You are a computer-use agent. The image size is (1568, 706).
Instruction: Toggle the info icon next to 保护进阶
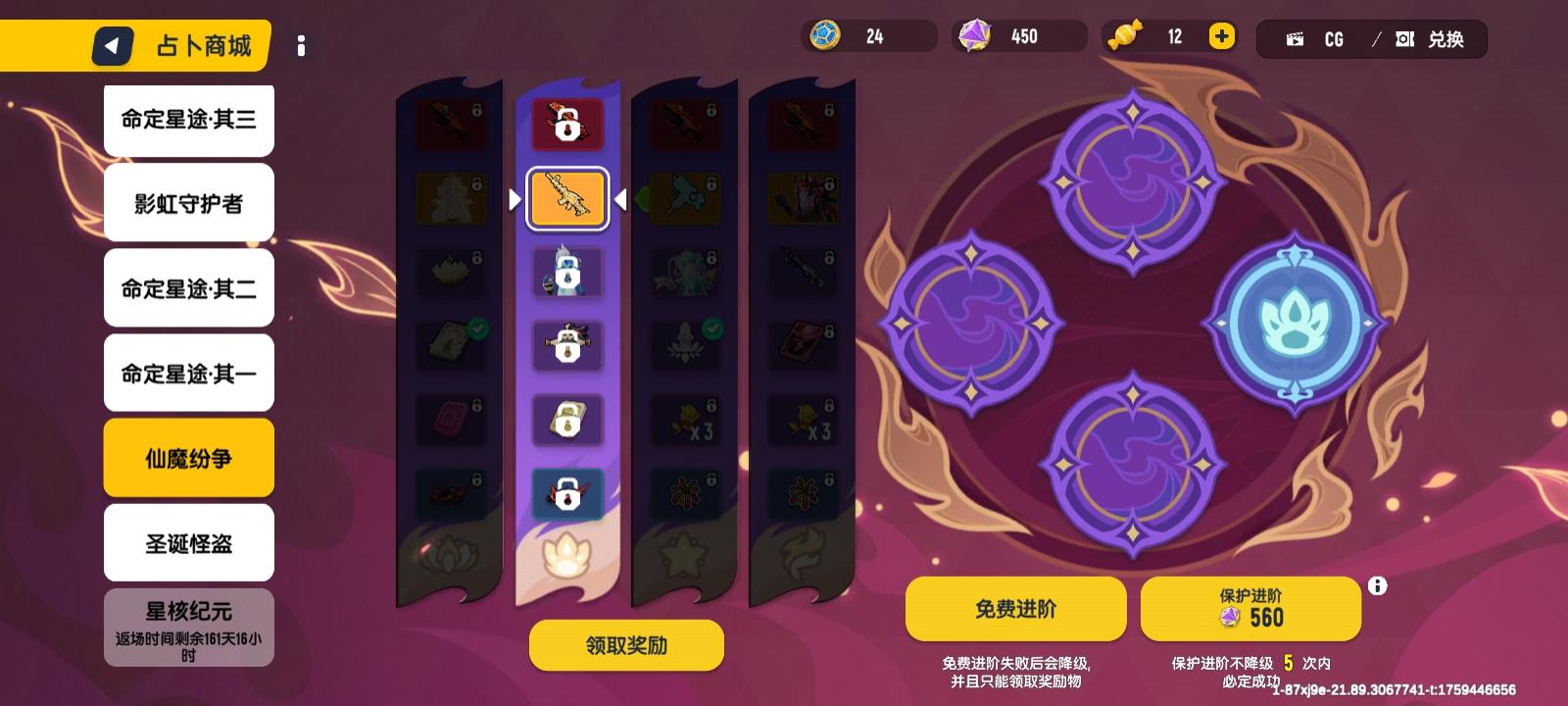tap(1377, 585)
